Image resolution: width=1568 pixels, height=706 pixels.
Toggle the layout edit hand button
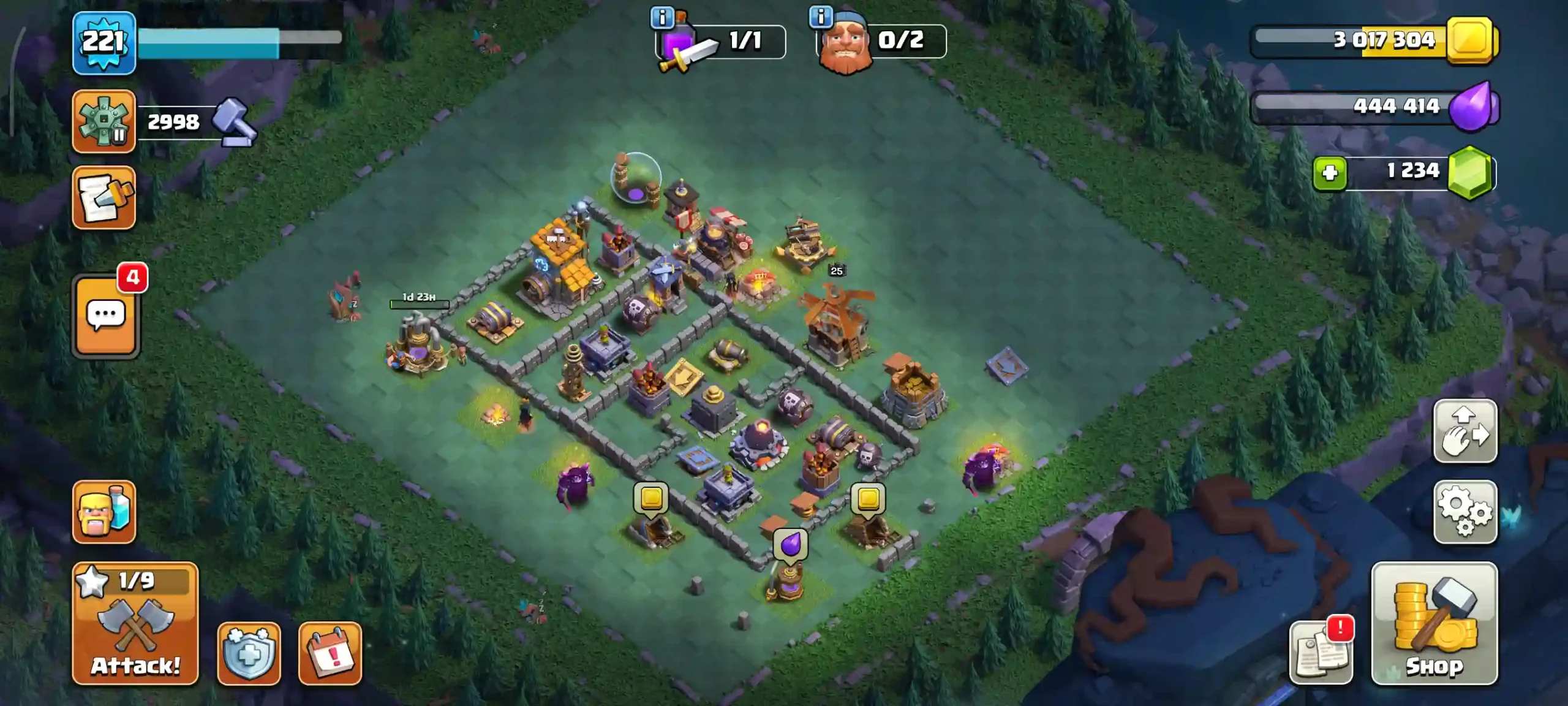tap(1464, 431)
